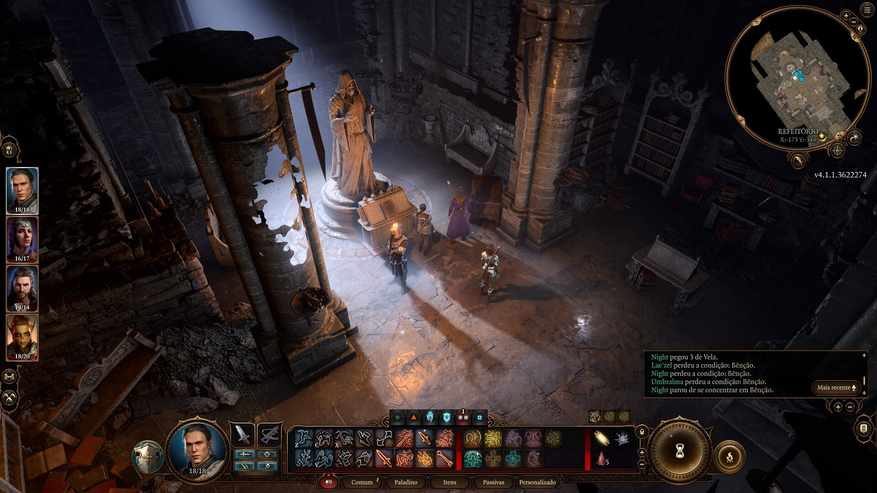Select the red-haired elf portrait

tap(22, 337)
